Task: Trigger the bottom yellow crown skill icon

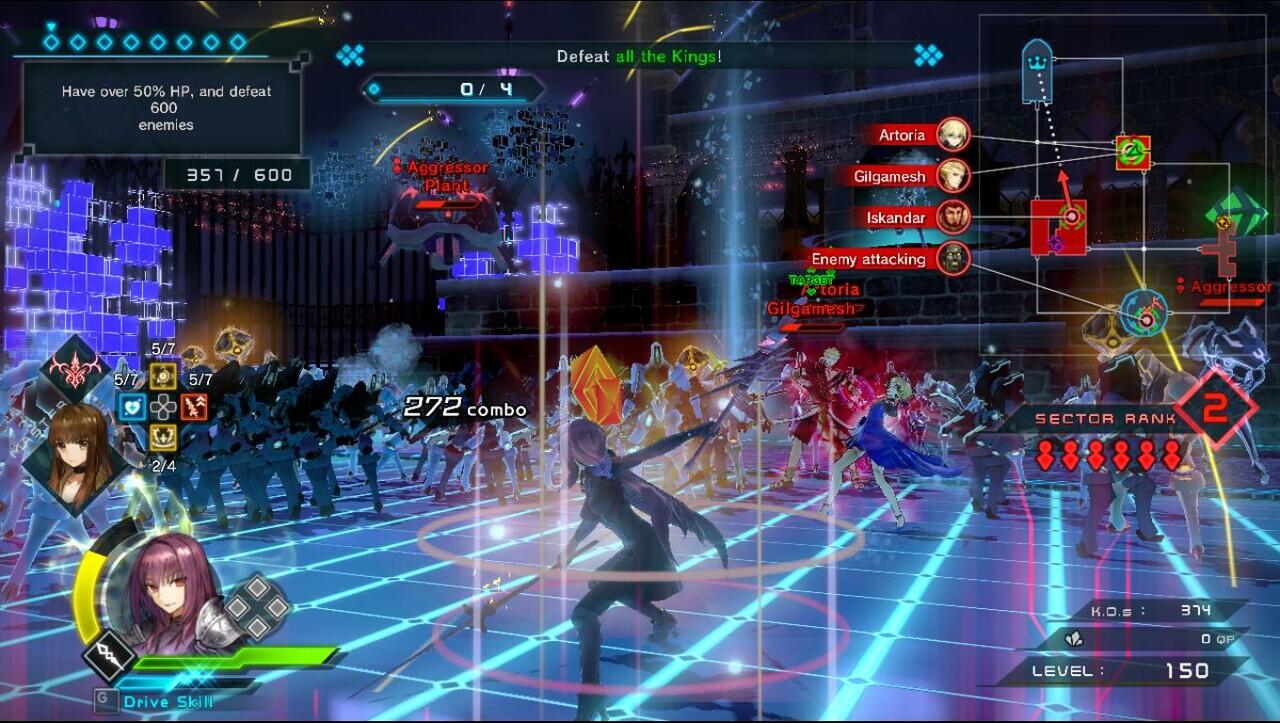Action: 163,437
